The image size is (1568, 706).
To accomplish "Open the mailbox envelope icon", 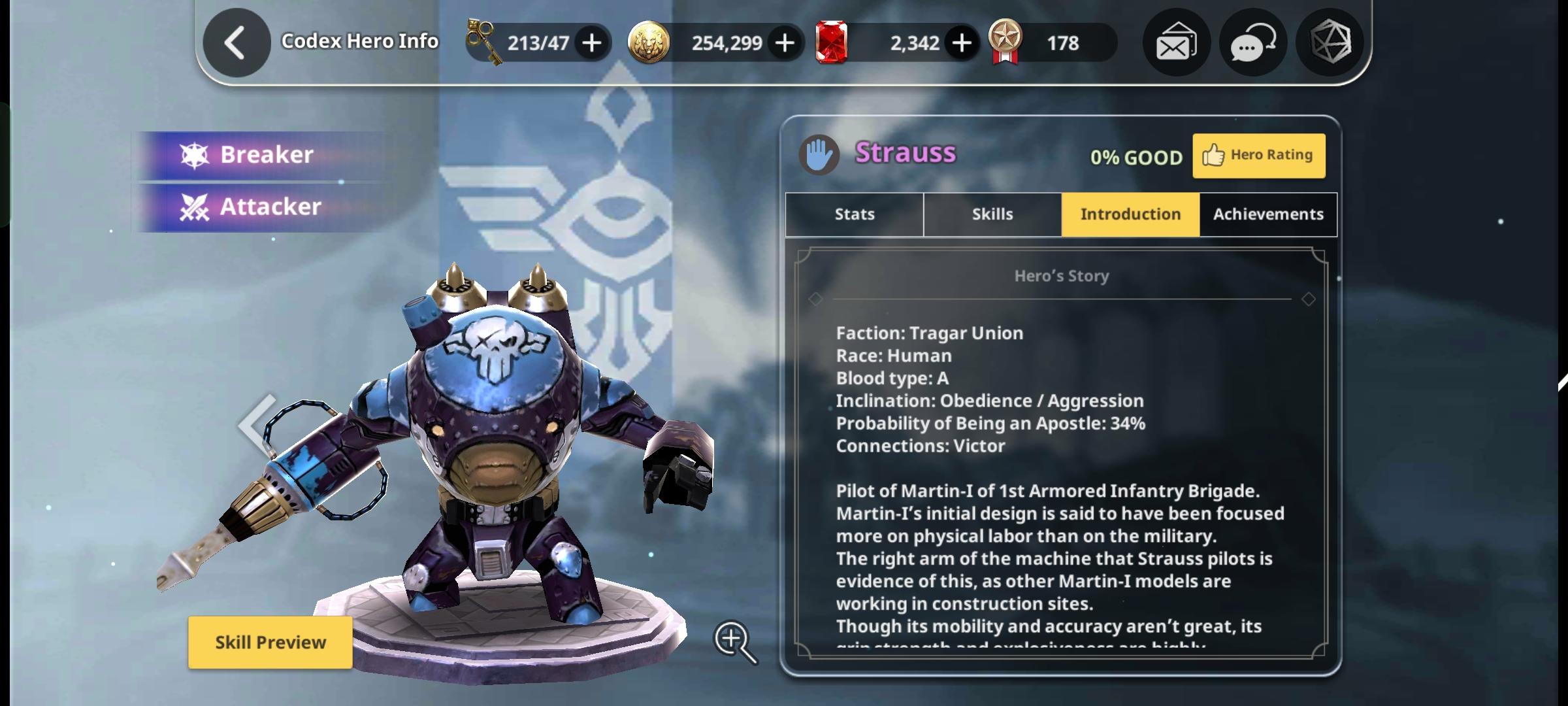I will coord(1176,43).
